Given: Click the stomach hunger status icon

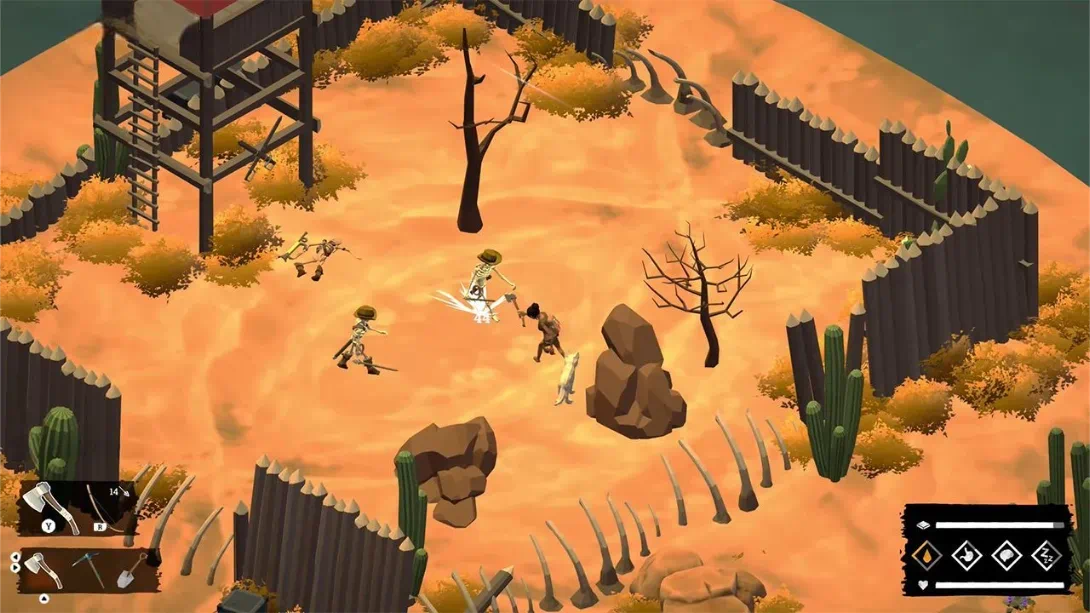Looking at the screenshot, I should pos(969,554).
